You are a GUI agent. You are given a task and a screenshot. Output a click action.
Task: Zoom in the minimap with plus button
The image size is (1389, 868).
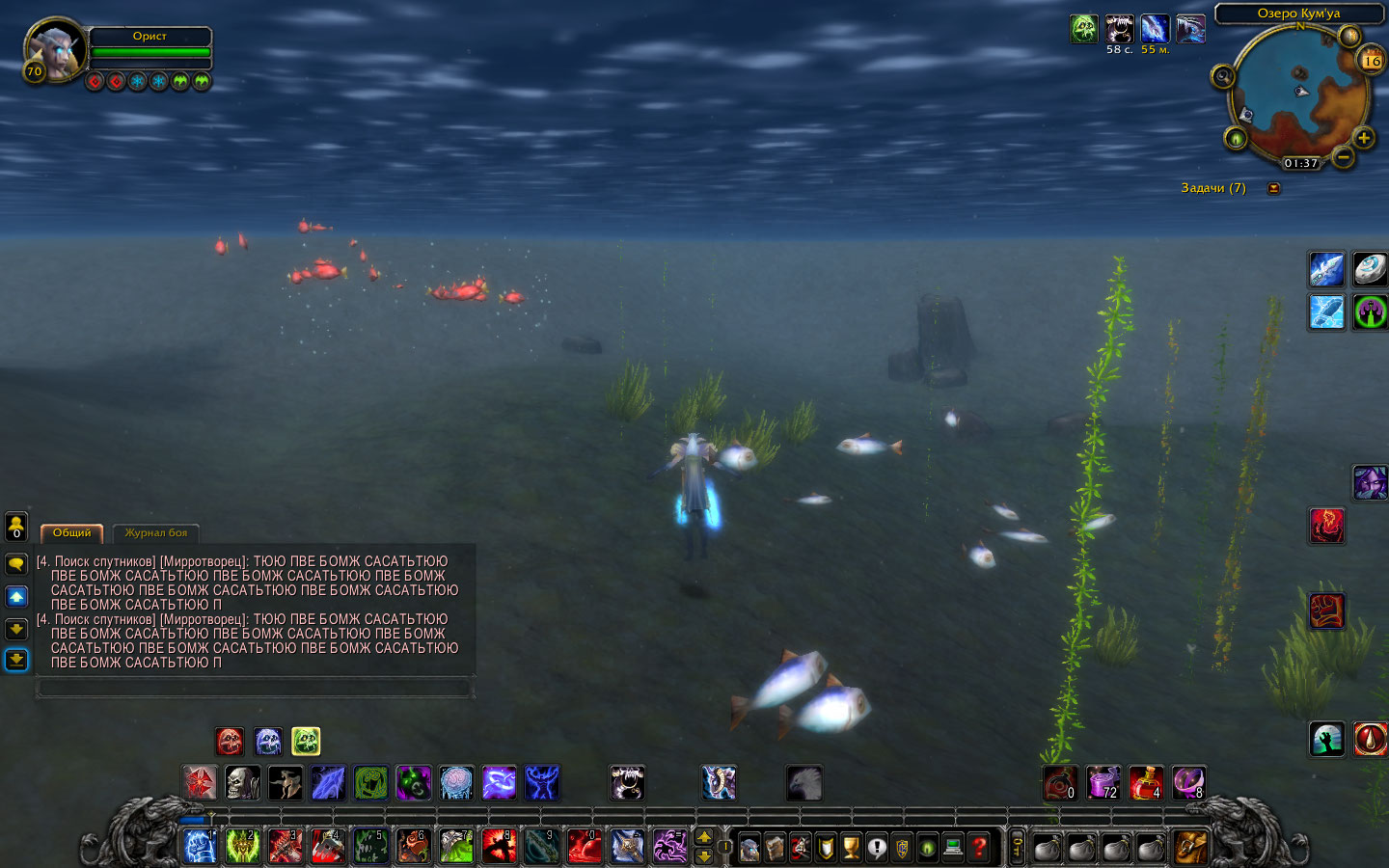pos(1364,138)
